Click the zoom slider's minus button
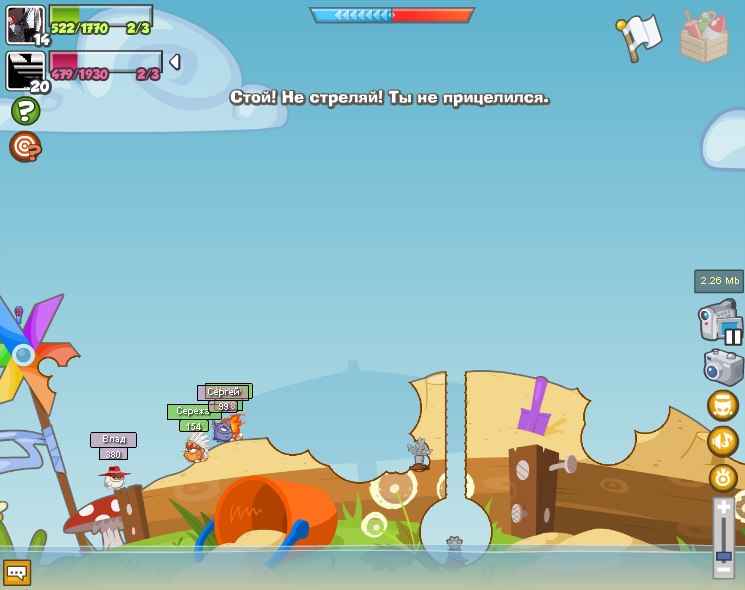 [x=724, y=570]
